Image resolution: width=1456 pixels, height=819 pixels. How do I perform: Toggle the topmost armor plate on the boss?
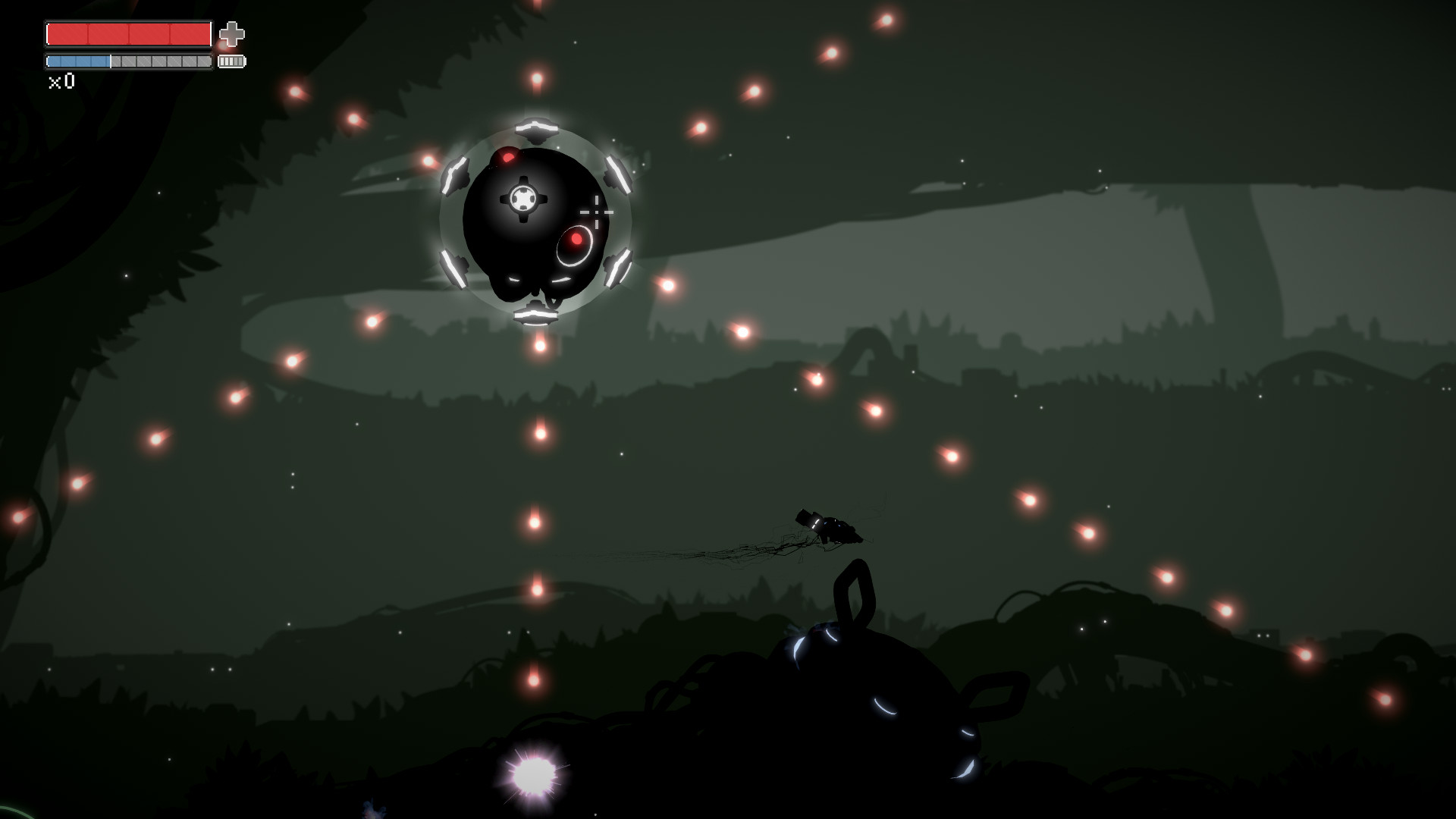click(538, 127)
